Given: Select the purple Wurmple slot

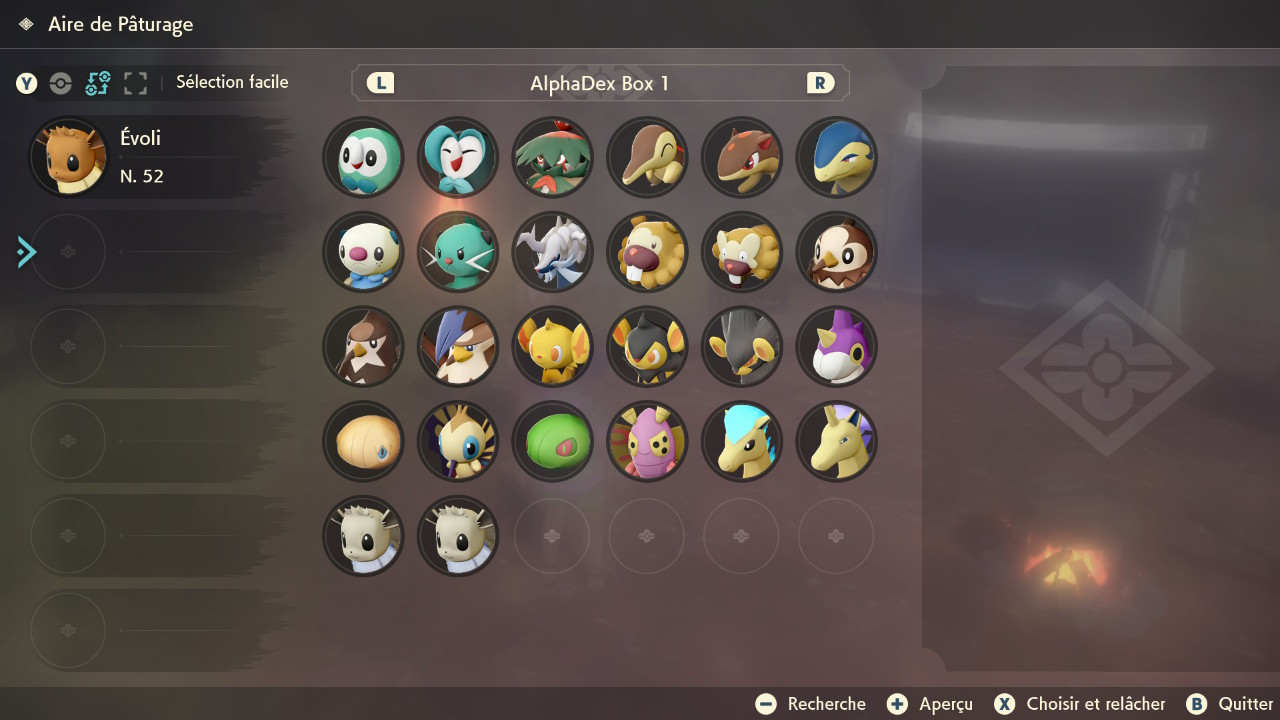Looking at the screenshot, I should (x=836, y=346).
